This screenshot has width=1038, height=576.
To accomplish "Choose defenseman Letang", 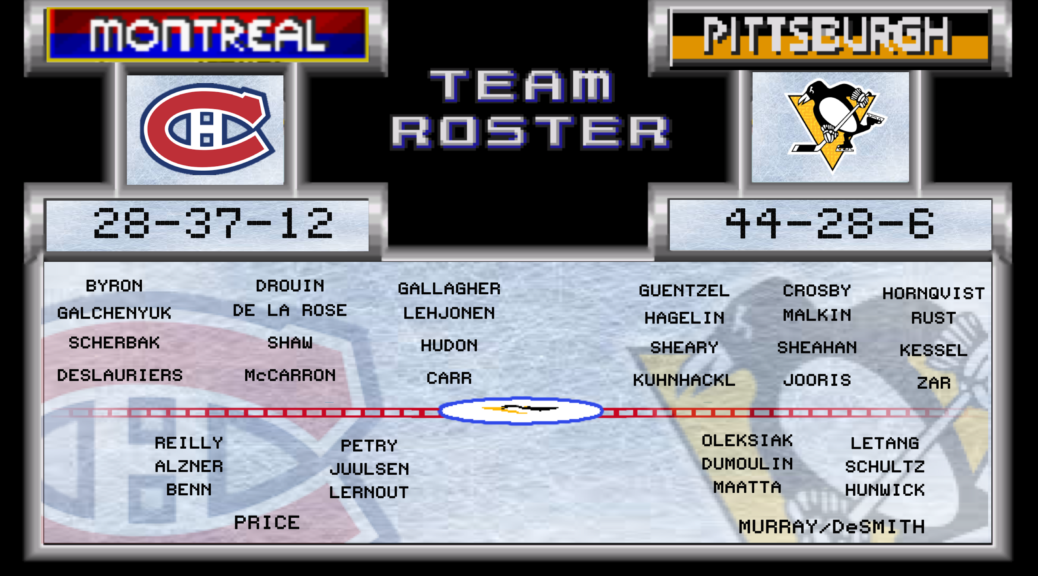I will pyautogui.click(x=885, y=443).
